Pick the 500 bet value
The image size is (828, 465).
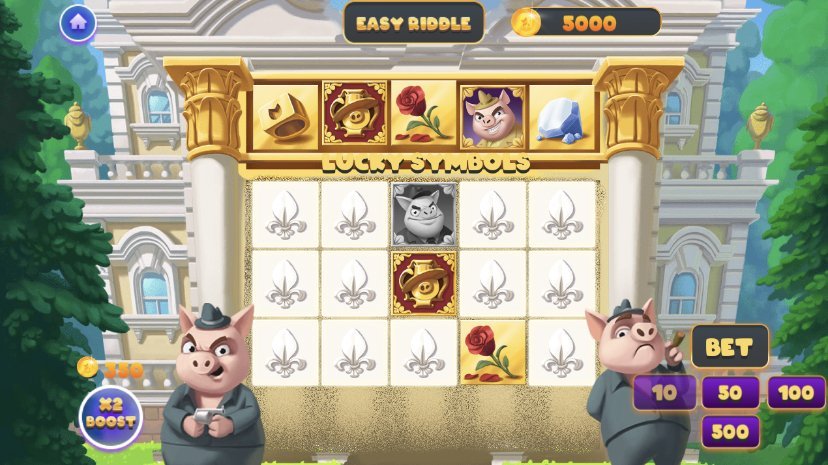click(730, 432)
